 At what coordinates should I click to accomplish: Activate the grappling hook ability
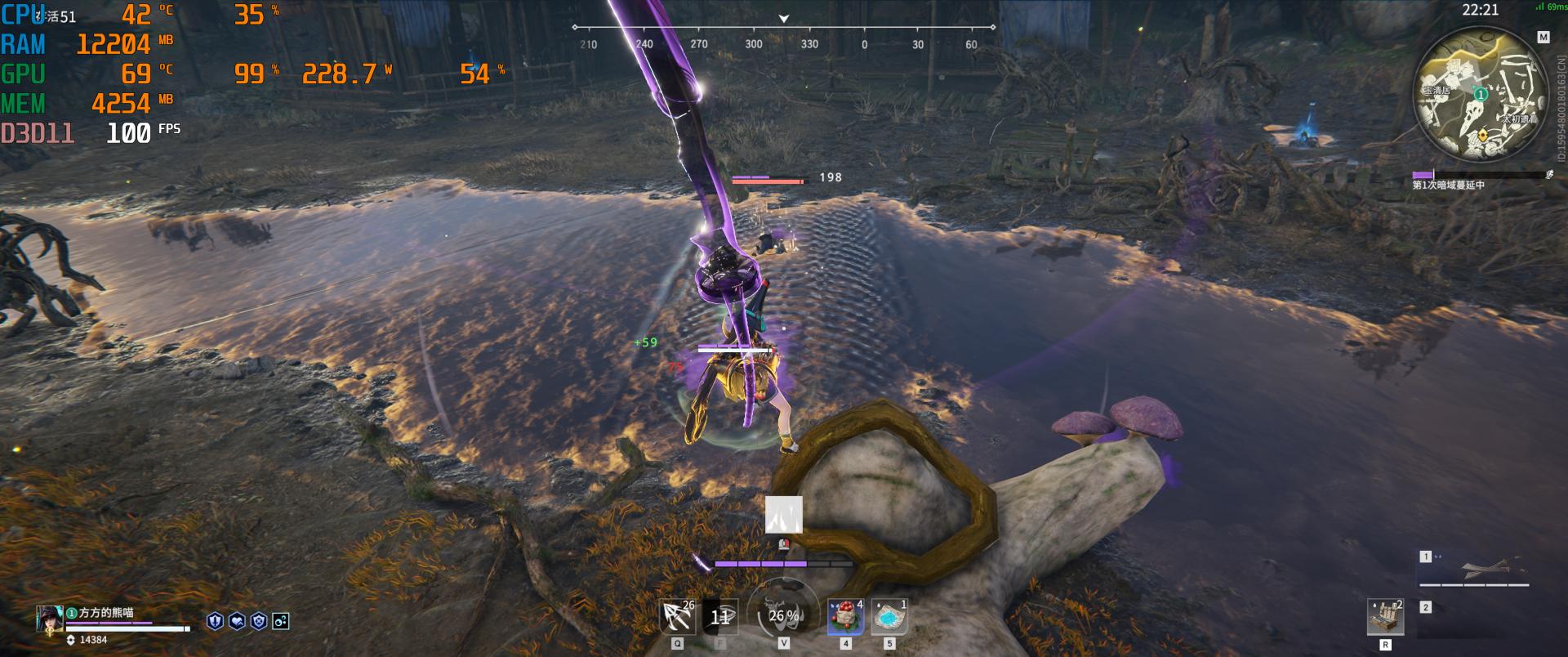[678, 617]
